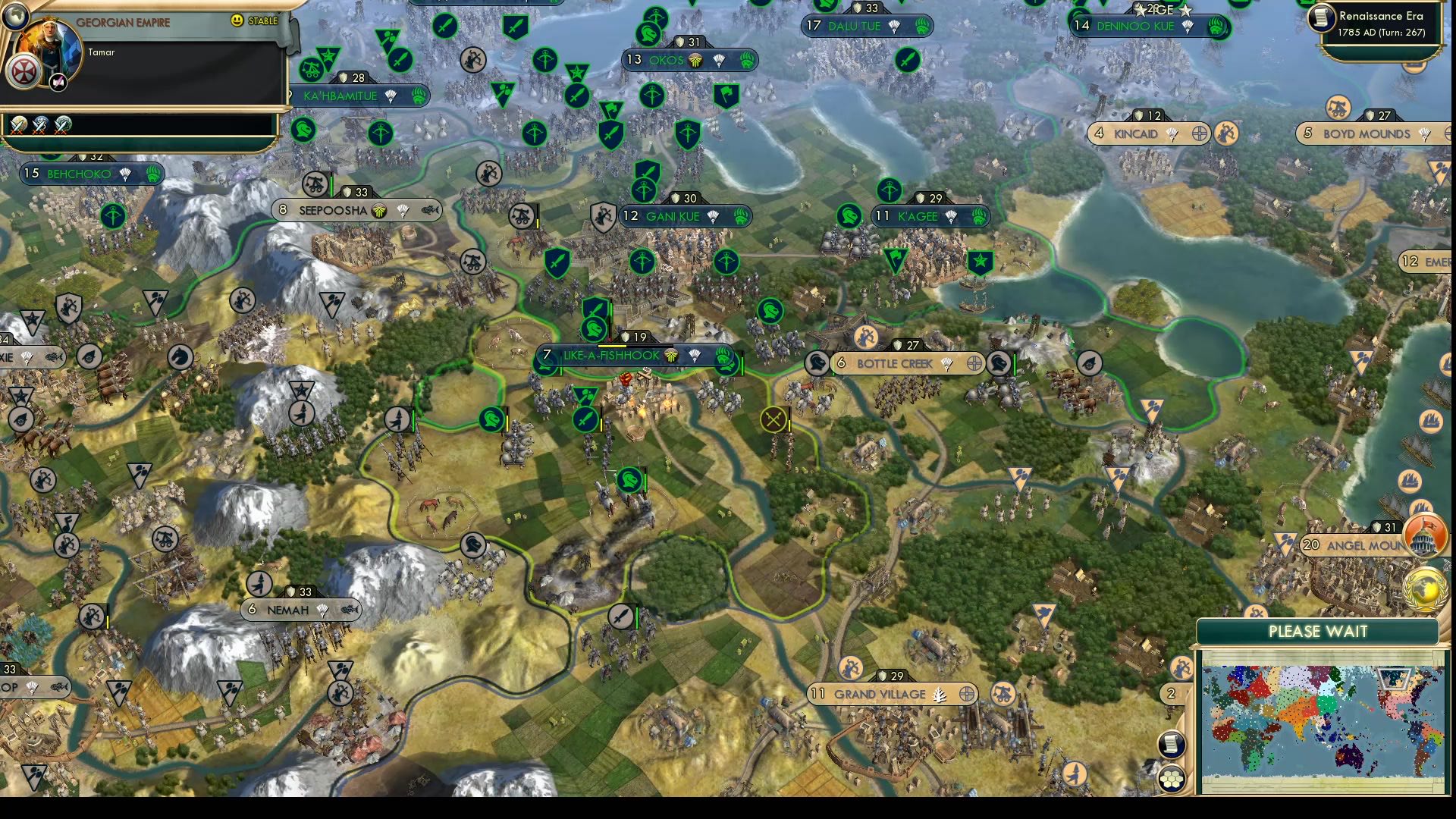Click the citizen focus icon on Bottle Creek's banner
The height and width of the screenshot is (819, 1456).
974,363
